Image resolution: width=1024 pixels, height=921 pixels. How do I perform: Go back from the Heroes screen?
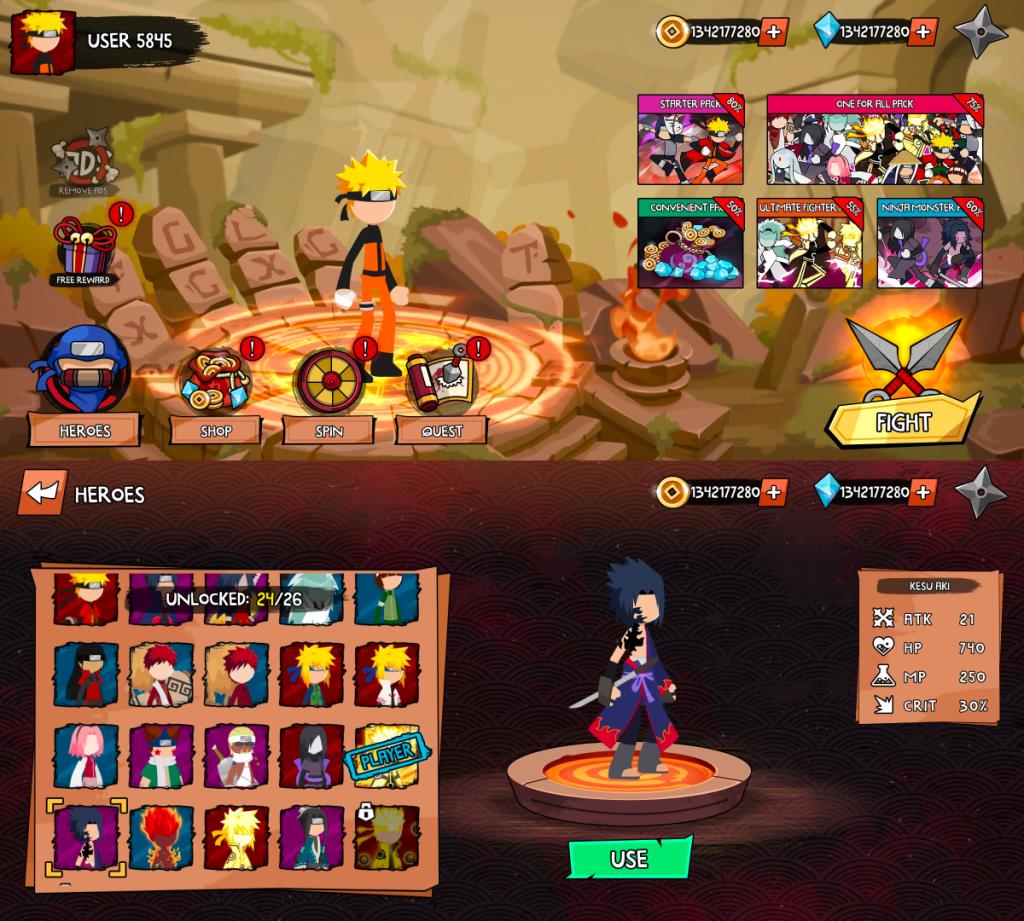pos(42,492)
